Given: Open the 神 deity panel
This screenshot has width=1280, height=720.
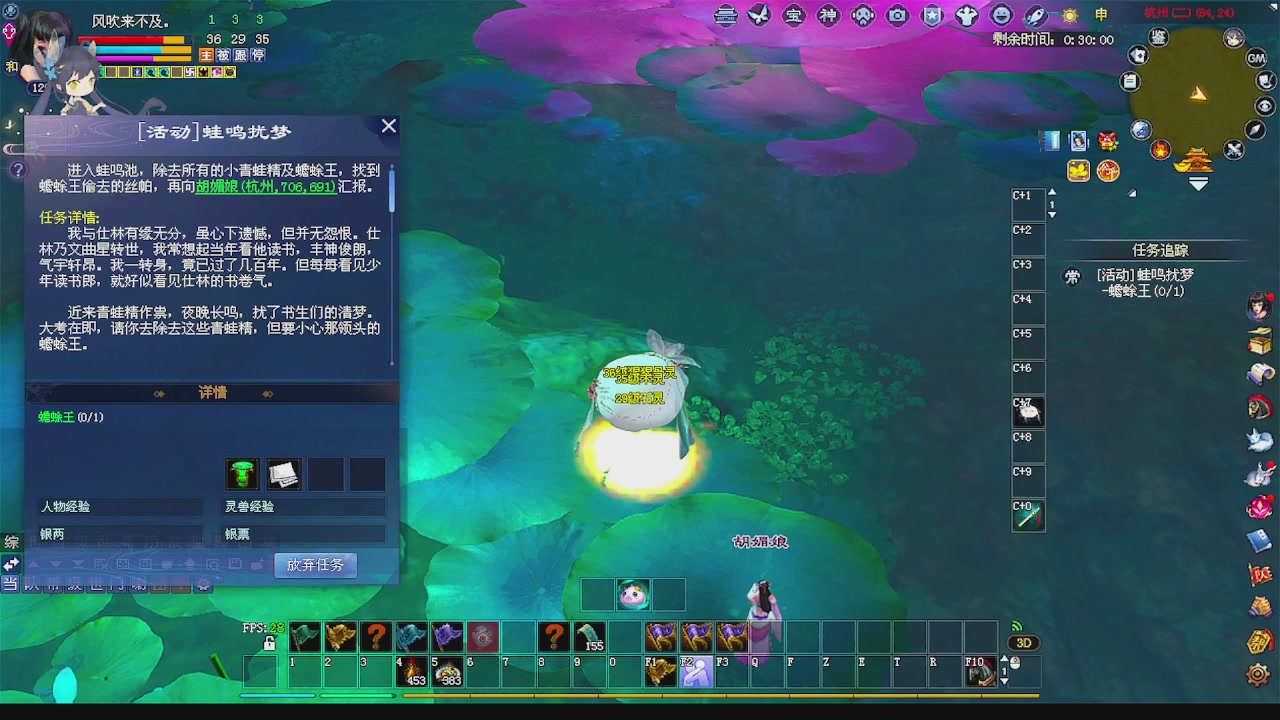Looking at the screenshot, I should (x=828, y=16).
